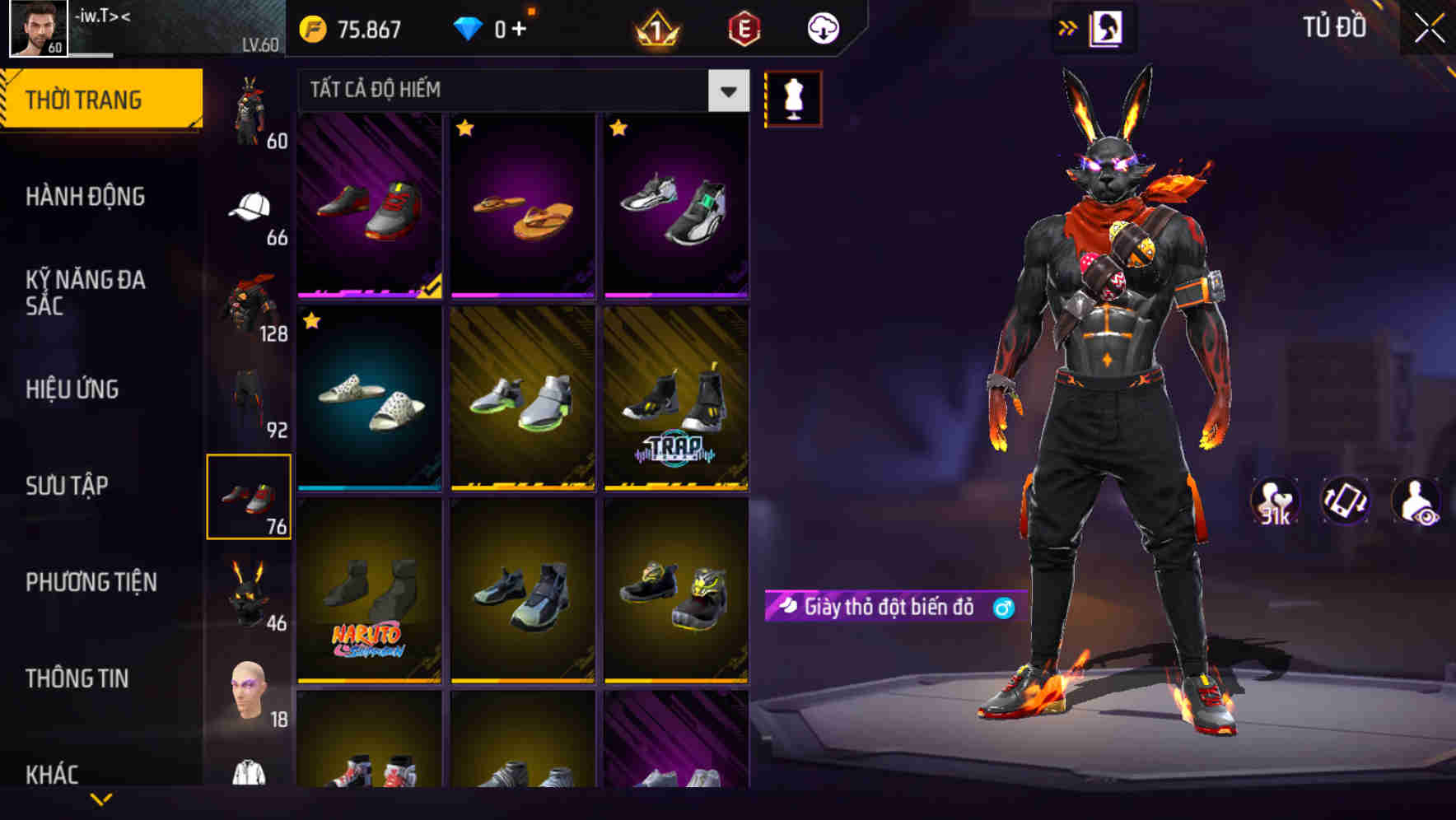The image size is (1456, 820).
Task: Select the PHƯƠNG TIỆN category
Action: [x=91, y=581]
